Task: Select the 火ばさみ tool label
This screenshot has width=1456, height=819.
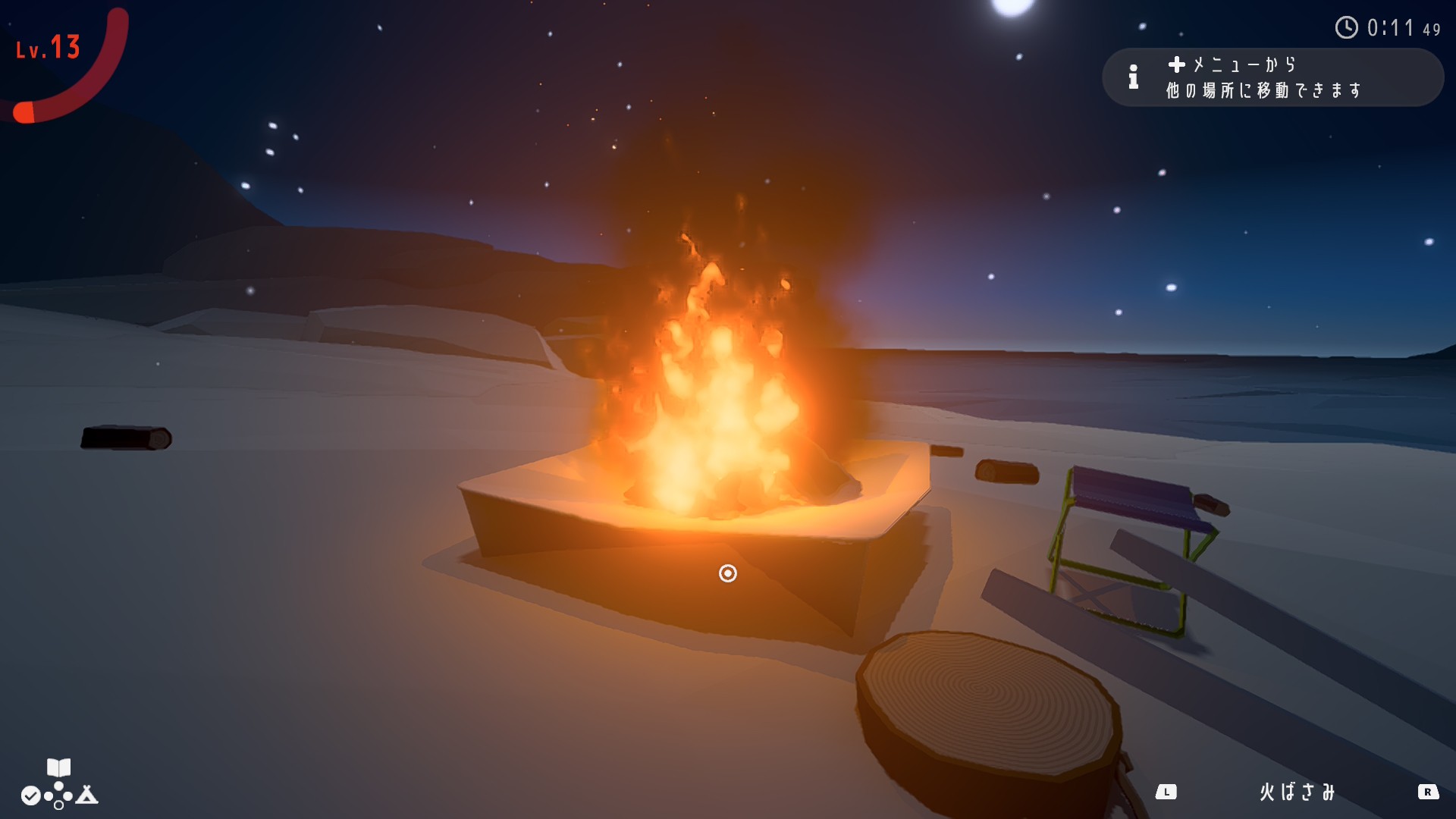Action: click(1297, 792)
